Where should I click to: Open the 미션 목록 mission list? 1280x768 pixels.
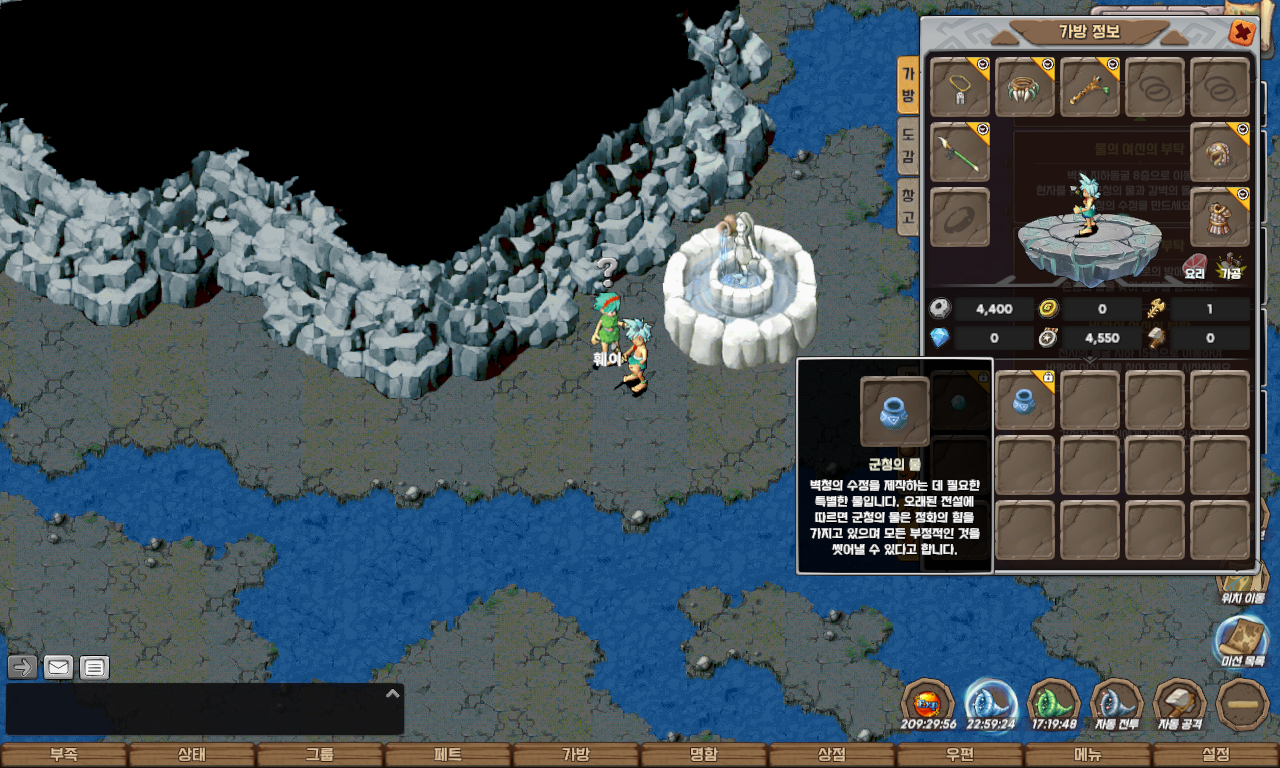pos(1240,640)
